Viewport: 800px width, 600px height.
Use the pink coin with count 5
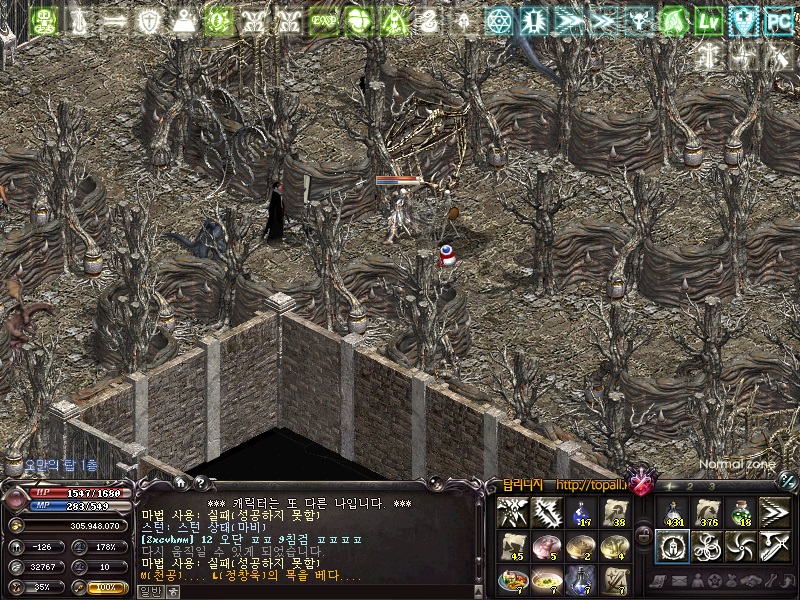(545, 546)
